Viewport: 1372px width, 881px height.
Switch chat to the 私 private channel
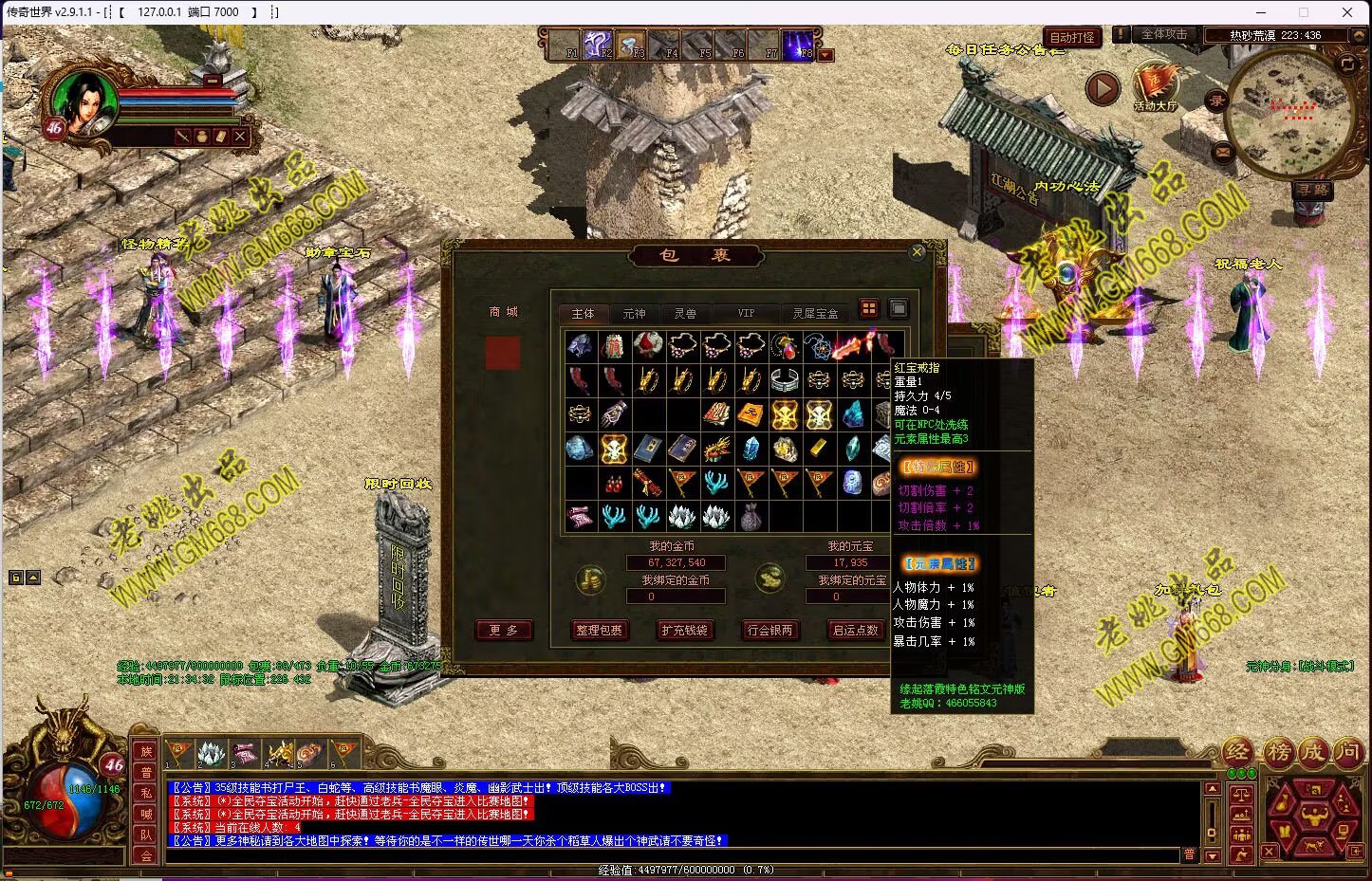point(146,793)
